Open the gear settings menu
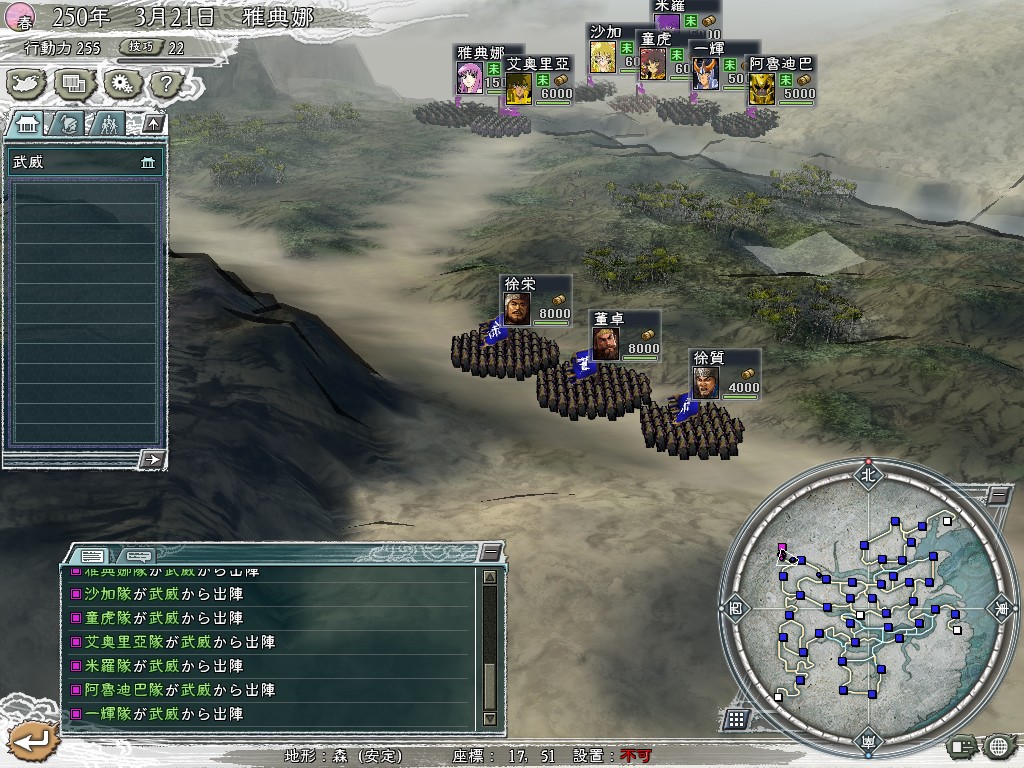1024x768 pixels. point(122,83)
